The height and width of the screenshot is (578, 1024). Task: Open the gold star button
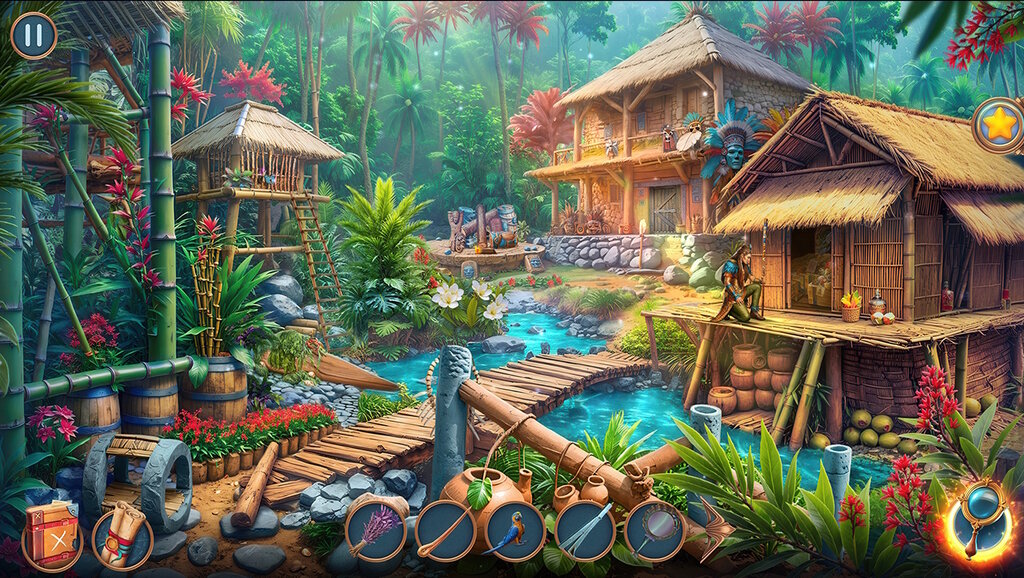pyautogui.click(x=998, y=125)
